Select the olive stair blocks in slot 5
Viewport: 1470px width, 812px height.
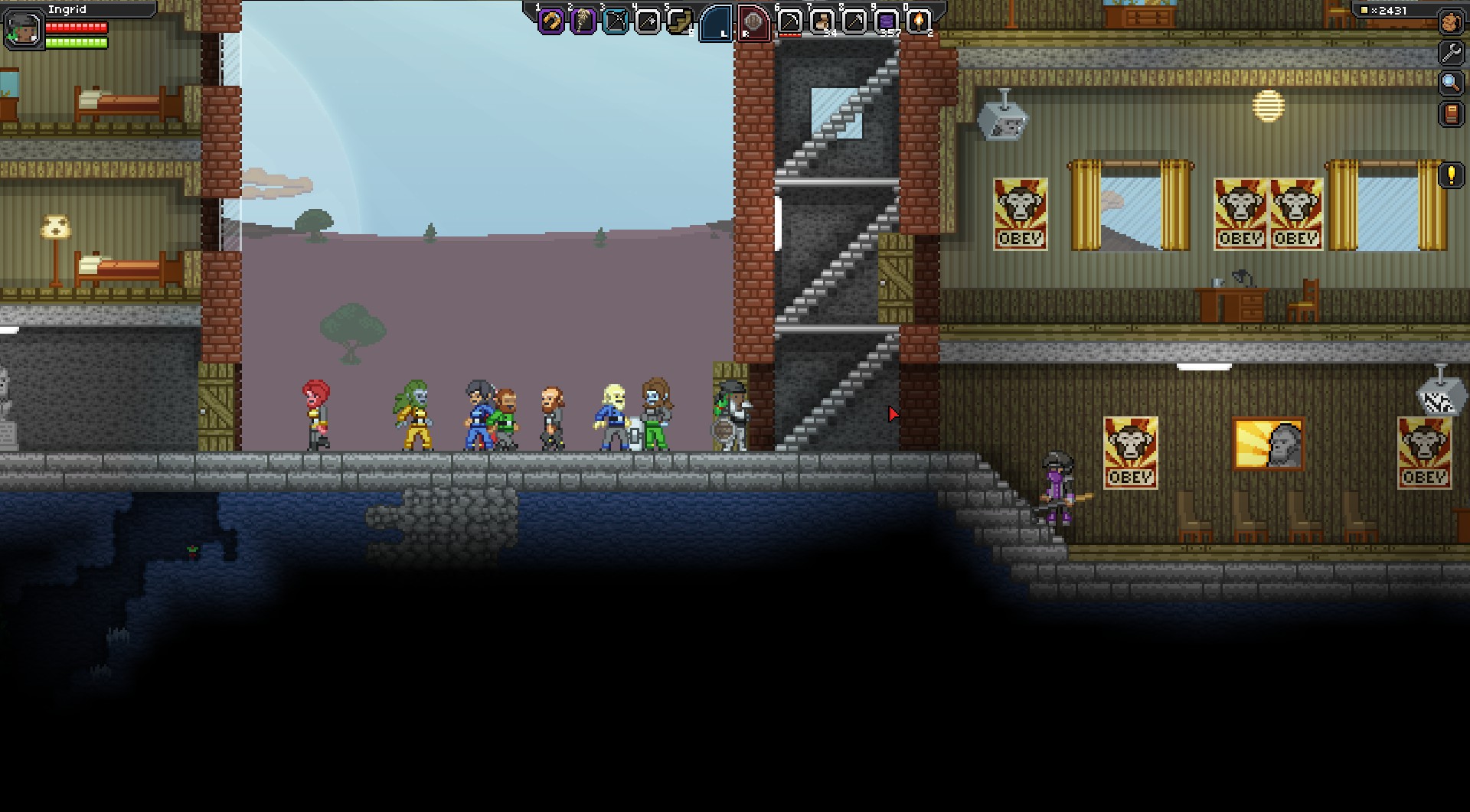pos(678,22)
